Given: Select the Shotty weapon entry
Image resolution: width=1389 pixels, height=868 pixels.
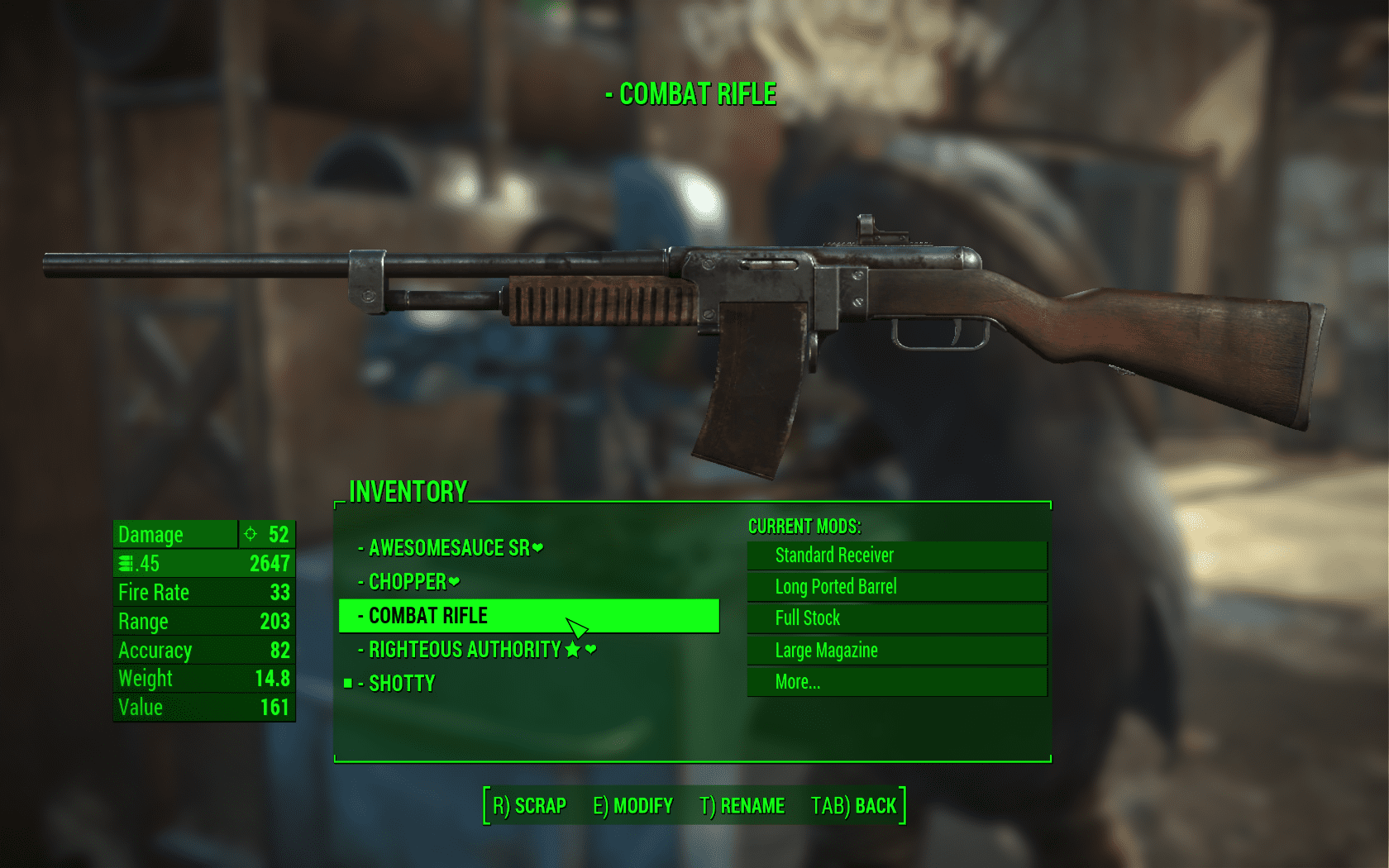Looking at the screenshot, I should [401, 684].
